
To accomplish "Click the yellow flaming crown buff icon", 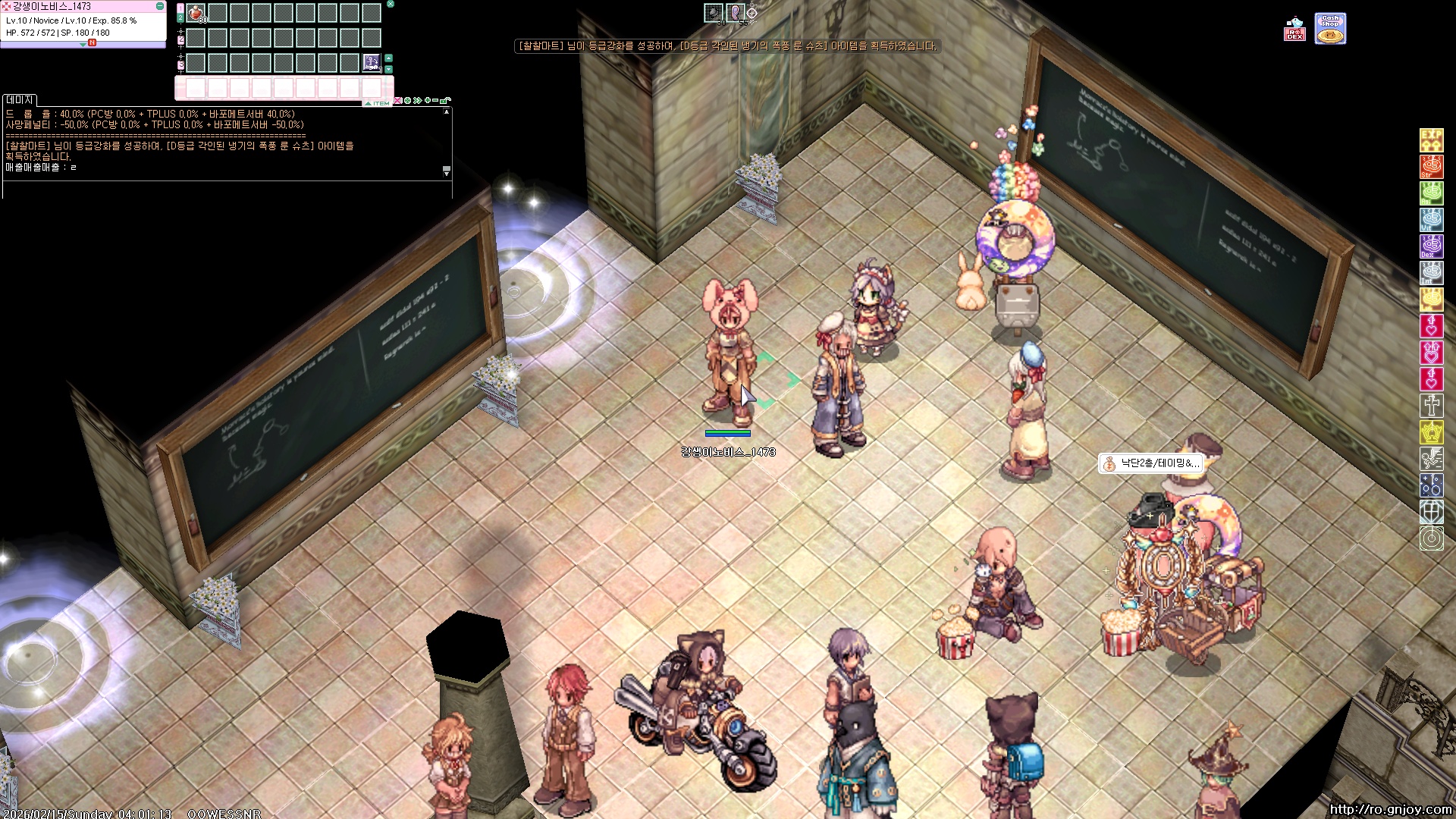I will click(1431, 432).
